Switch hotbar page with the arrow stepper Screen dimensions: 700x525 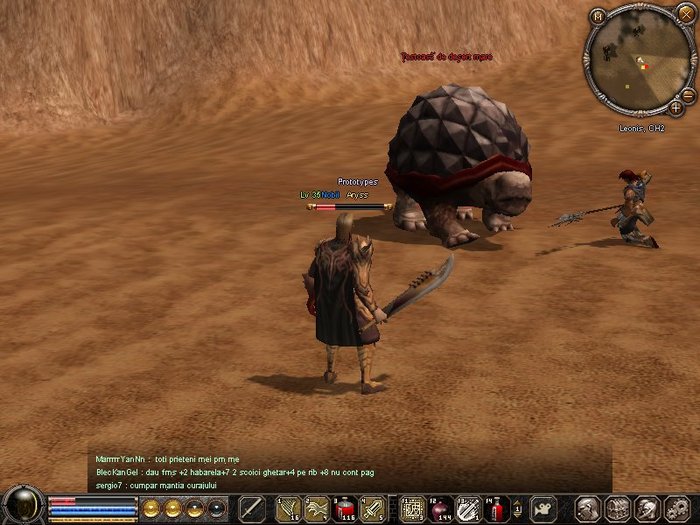(517, 508)
